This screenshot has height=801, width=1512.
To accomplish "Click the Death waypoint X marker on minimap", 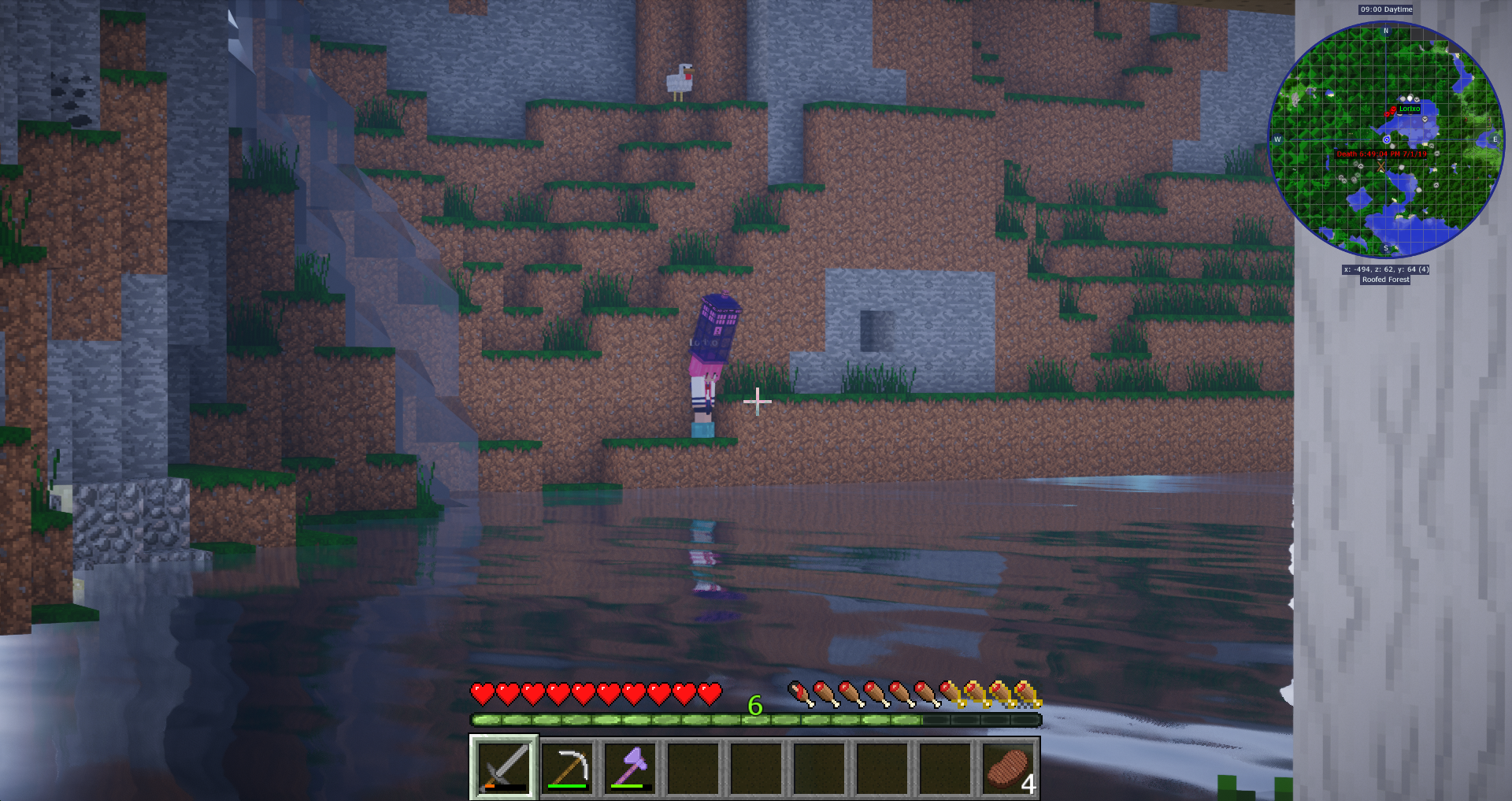I will pos(1380,165).
